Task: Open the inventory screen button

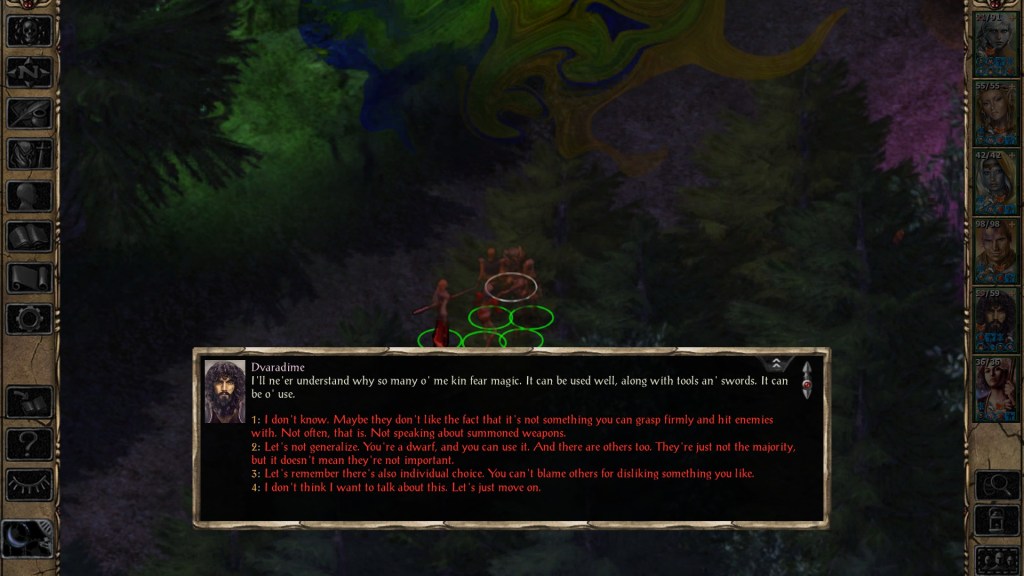Action: 29,154
